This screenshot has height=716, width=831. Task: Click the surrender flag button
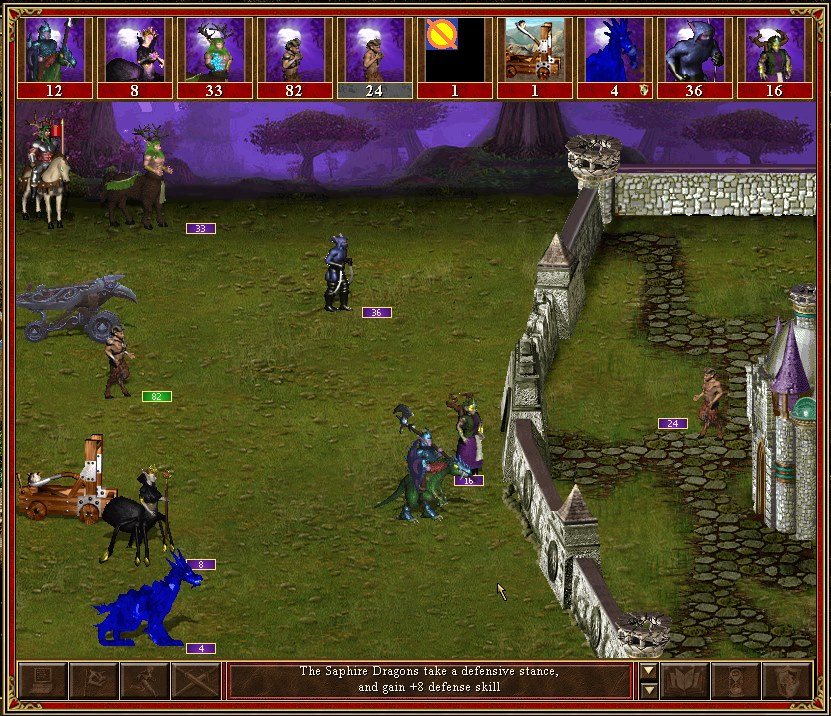[93, 681]
